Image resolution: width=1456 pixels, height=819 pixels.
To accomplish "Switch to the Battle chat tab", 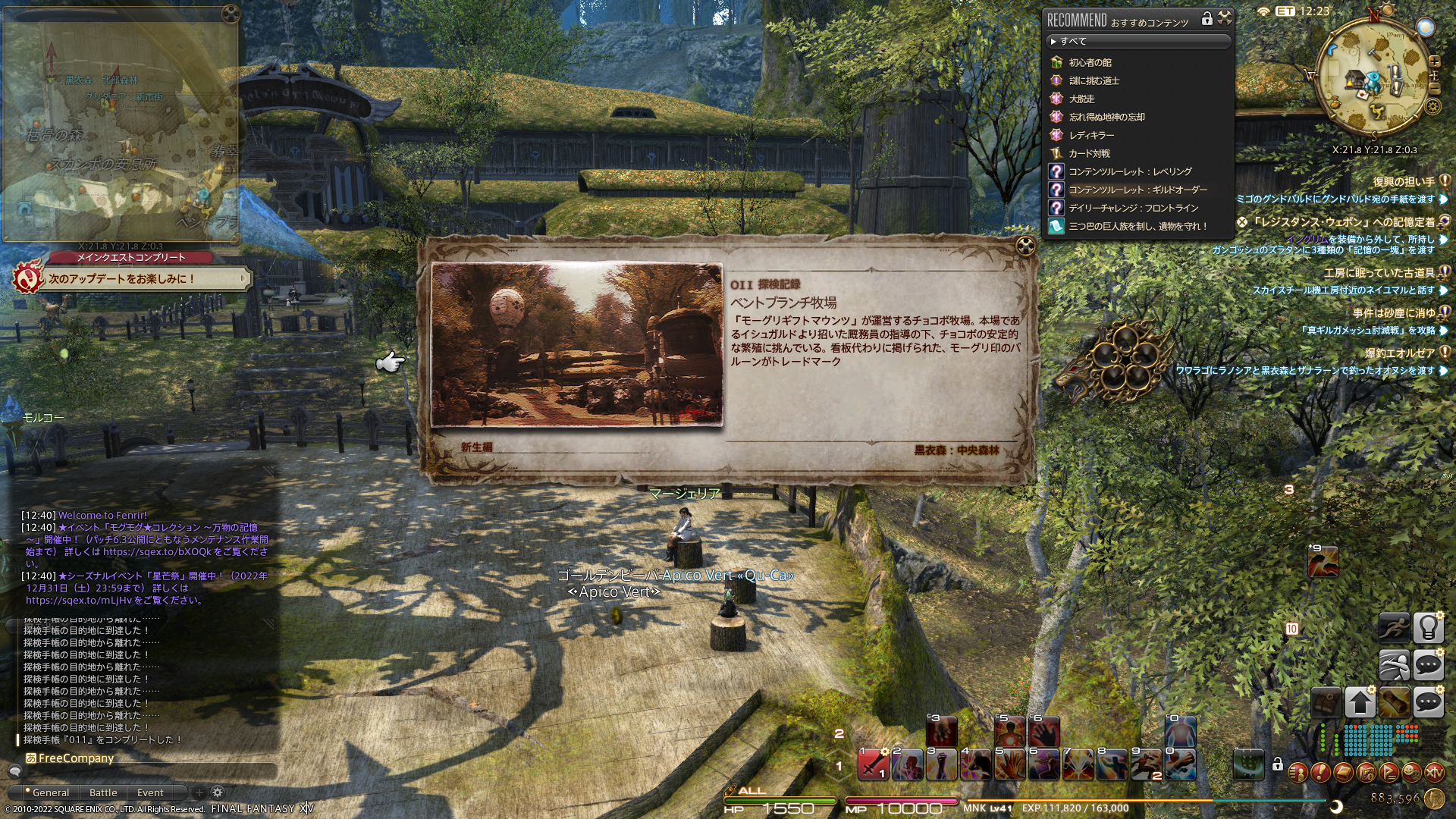I will pyautogui.click(x=103, y=792).
